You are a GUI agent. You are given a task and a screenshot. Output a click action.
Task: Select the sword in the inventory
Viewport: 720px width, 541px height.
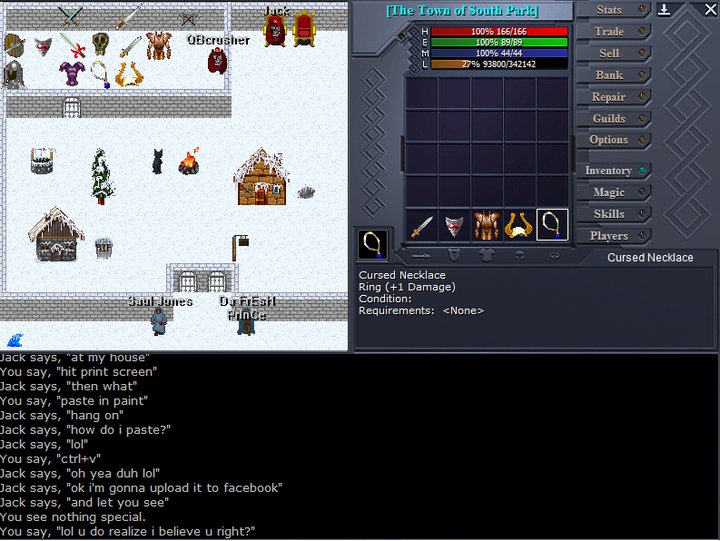click(421, 225)
